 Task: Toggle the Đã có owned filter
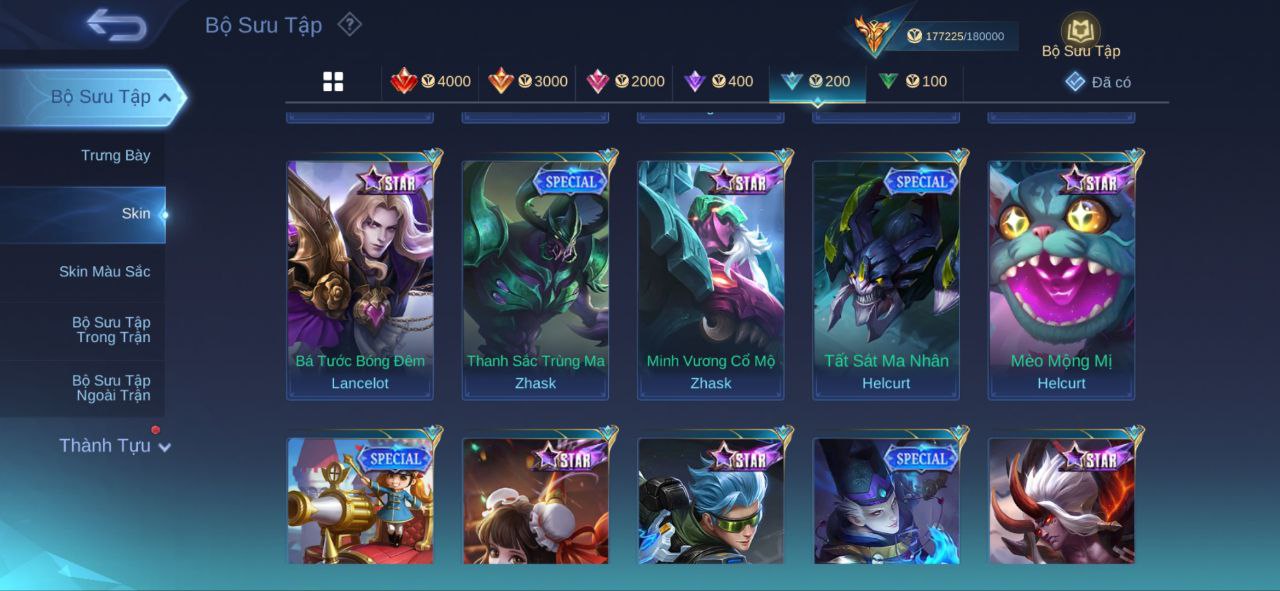(x=1098, y=82)
